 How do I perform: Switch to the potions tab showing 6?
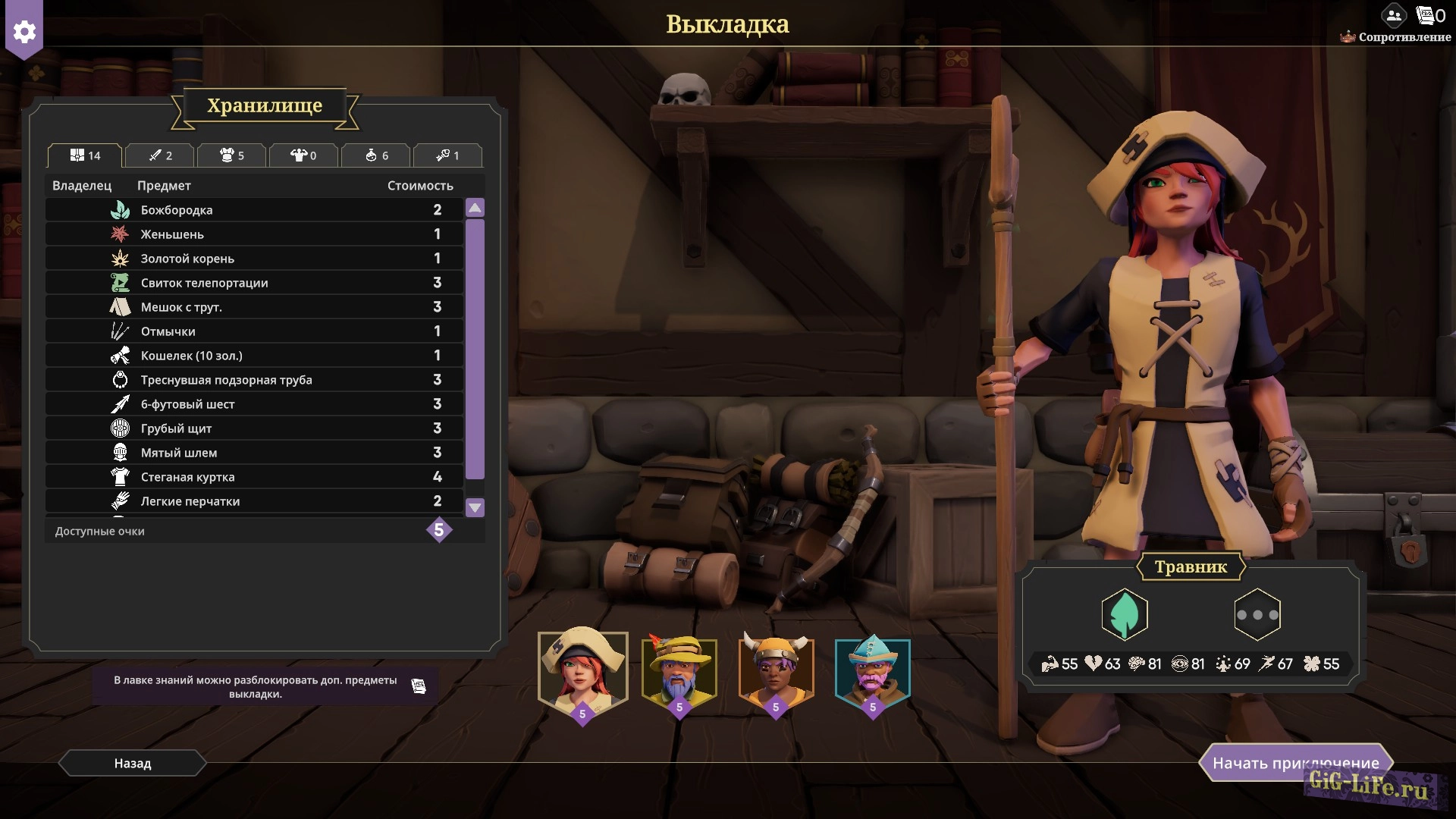(376, 155)
